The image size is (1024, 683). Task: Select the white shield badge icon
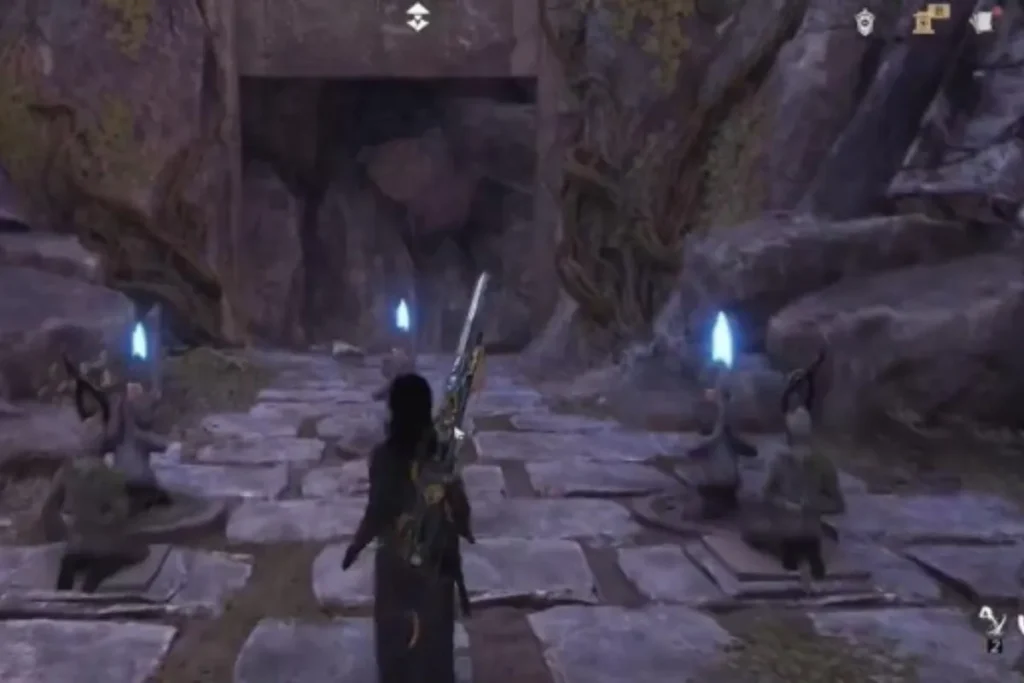point(864,21)
